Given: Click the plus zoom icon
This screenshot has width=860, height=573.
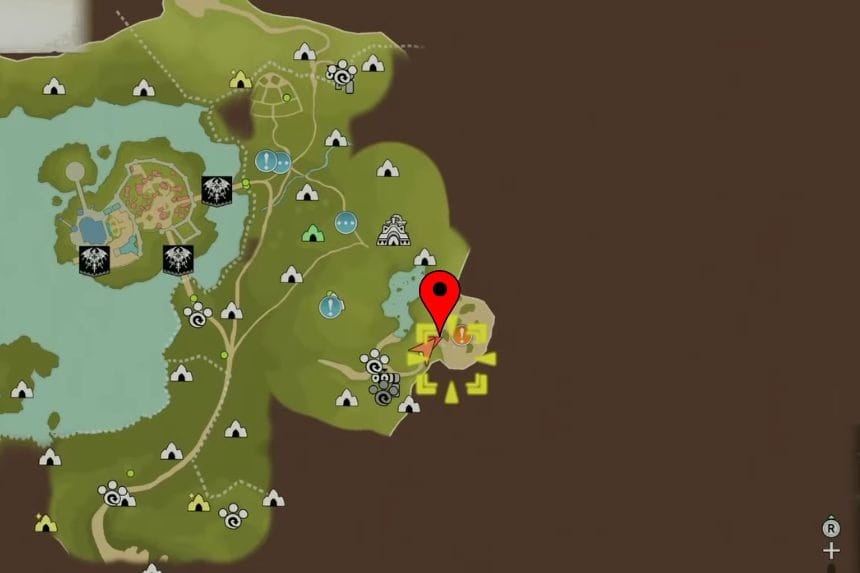Looking at the screenshot, I should coord(831,551).
